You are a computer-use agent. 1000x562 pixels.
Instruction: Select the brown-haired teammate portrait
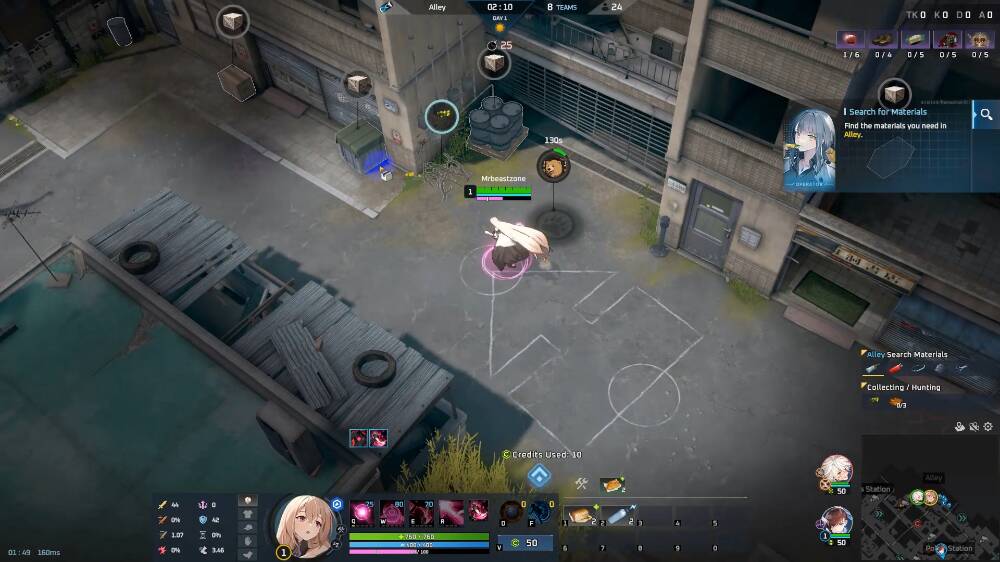836,522
